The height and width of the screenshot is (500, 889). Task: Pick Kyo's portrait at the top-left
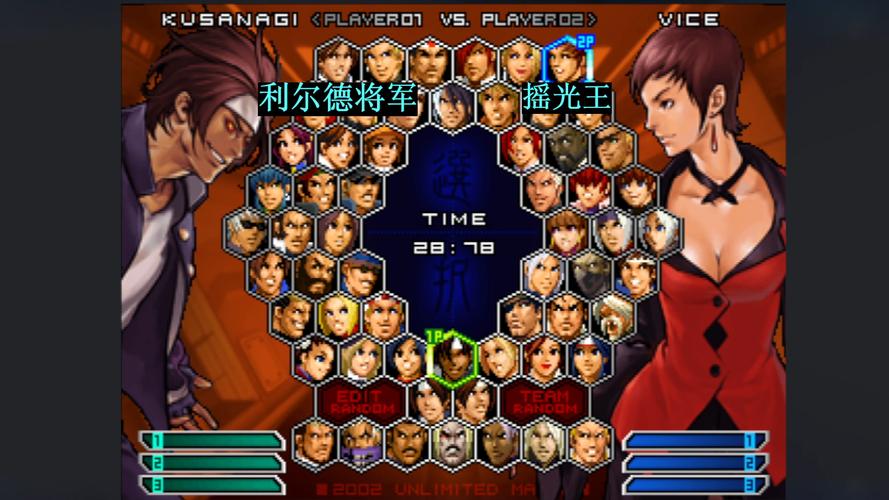click(x=338, y=62)
